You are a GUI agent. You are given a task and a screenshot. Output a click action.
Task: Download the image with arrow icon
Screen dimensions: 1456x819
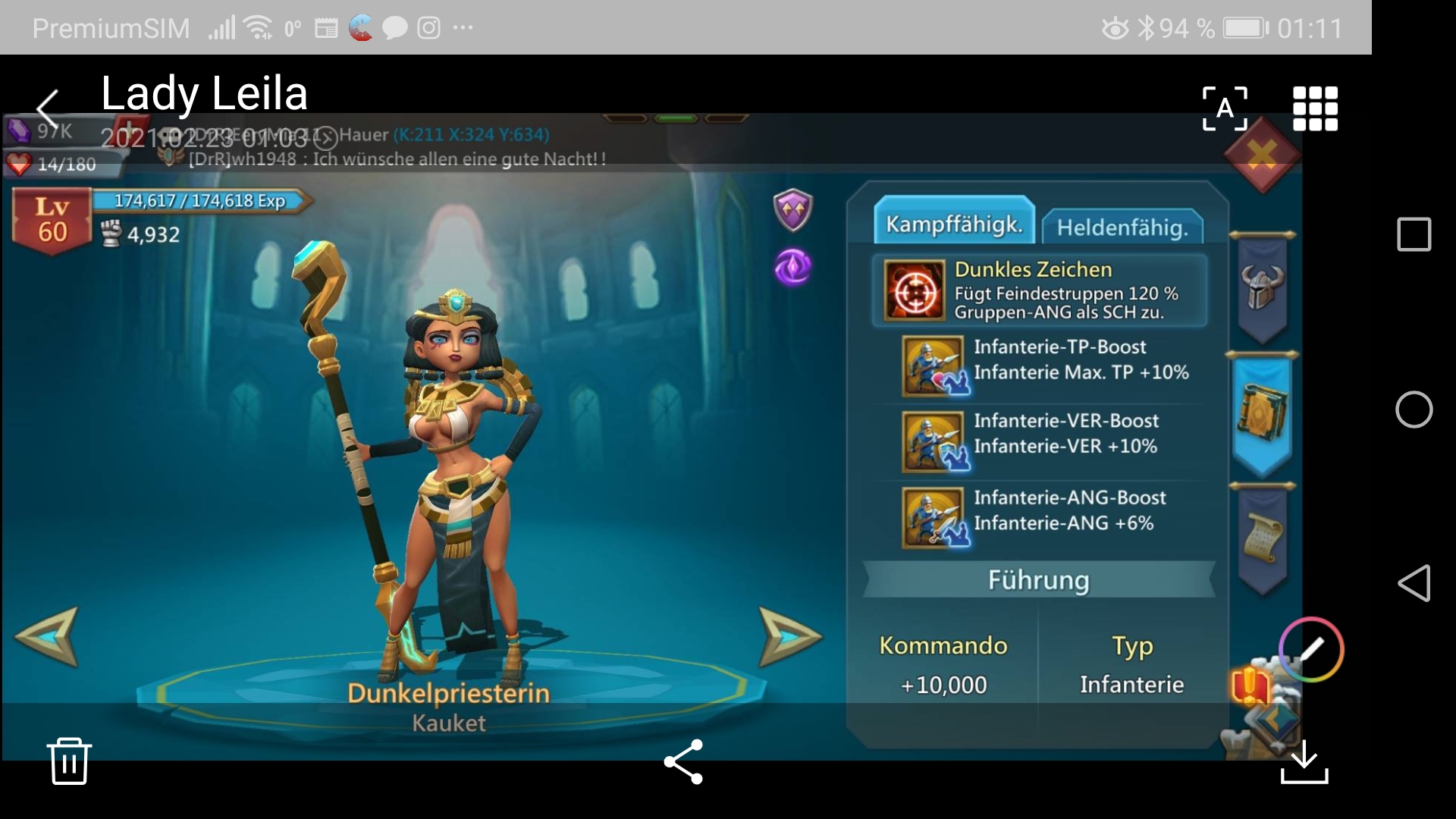[1304, 762]
